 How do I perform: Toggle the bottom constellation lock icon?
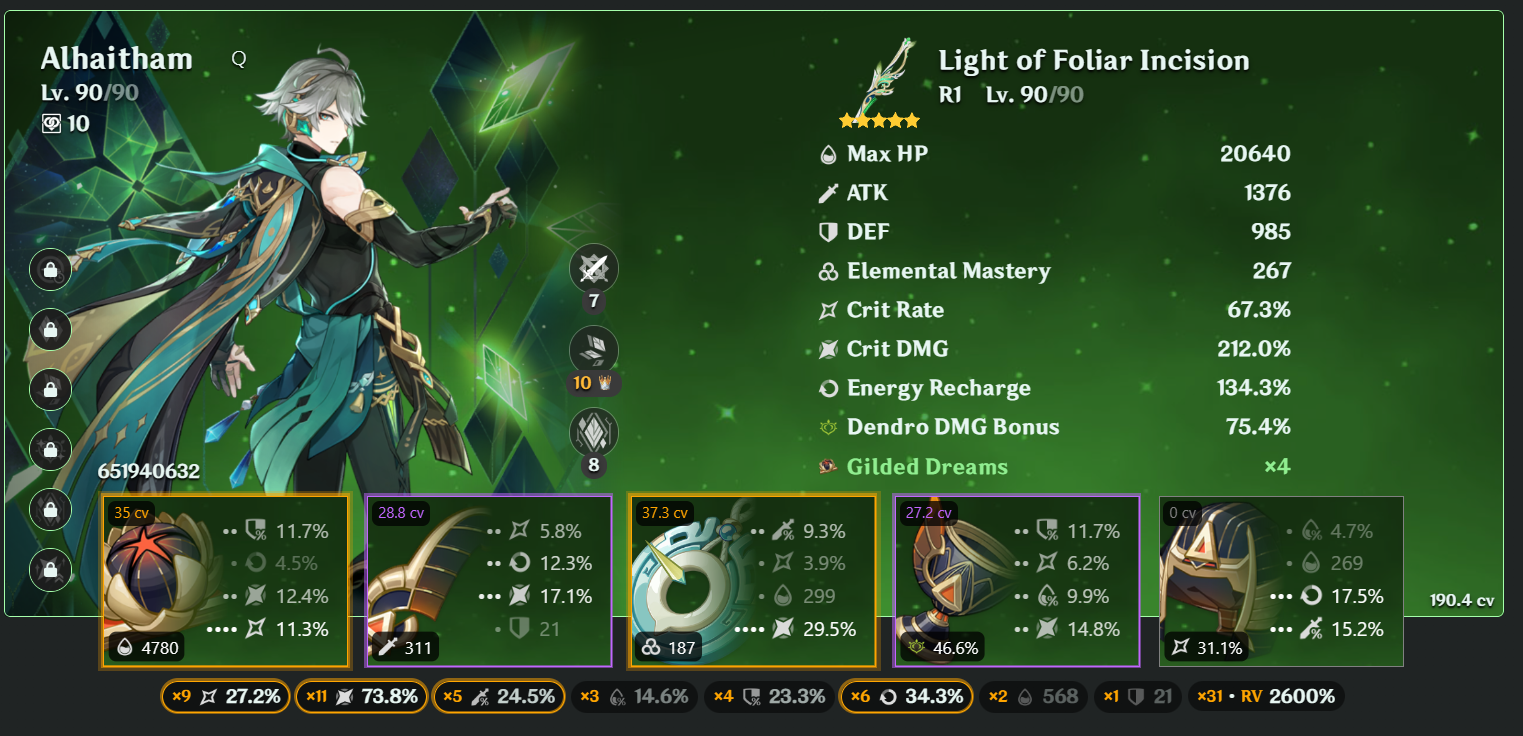pyautogui.click(x=50, y=570)
